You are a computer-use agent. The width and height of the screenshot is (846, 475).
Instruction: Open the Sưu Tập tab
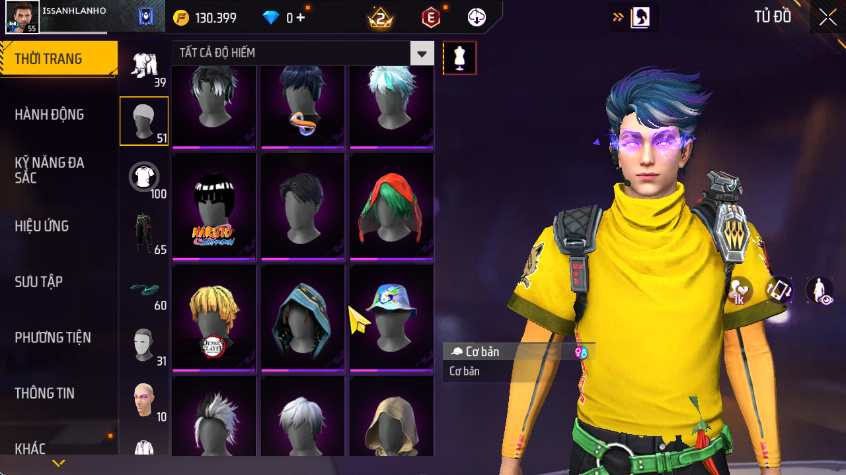[x=39, y=282]
